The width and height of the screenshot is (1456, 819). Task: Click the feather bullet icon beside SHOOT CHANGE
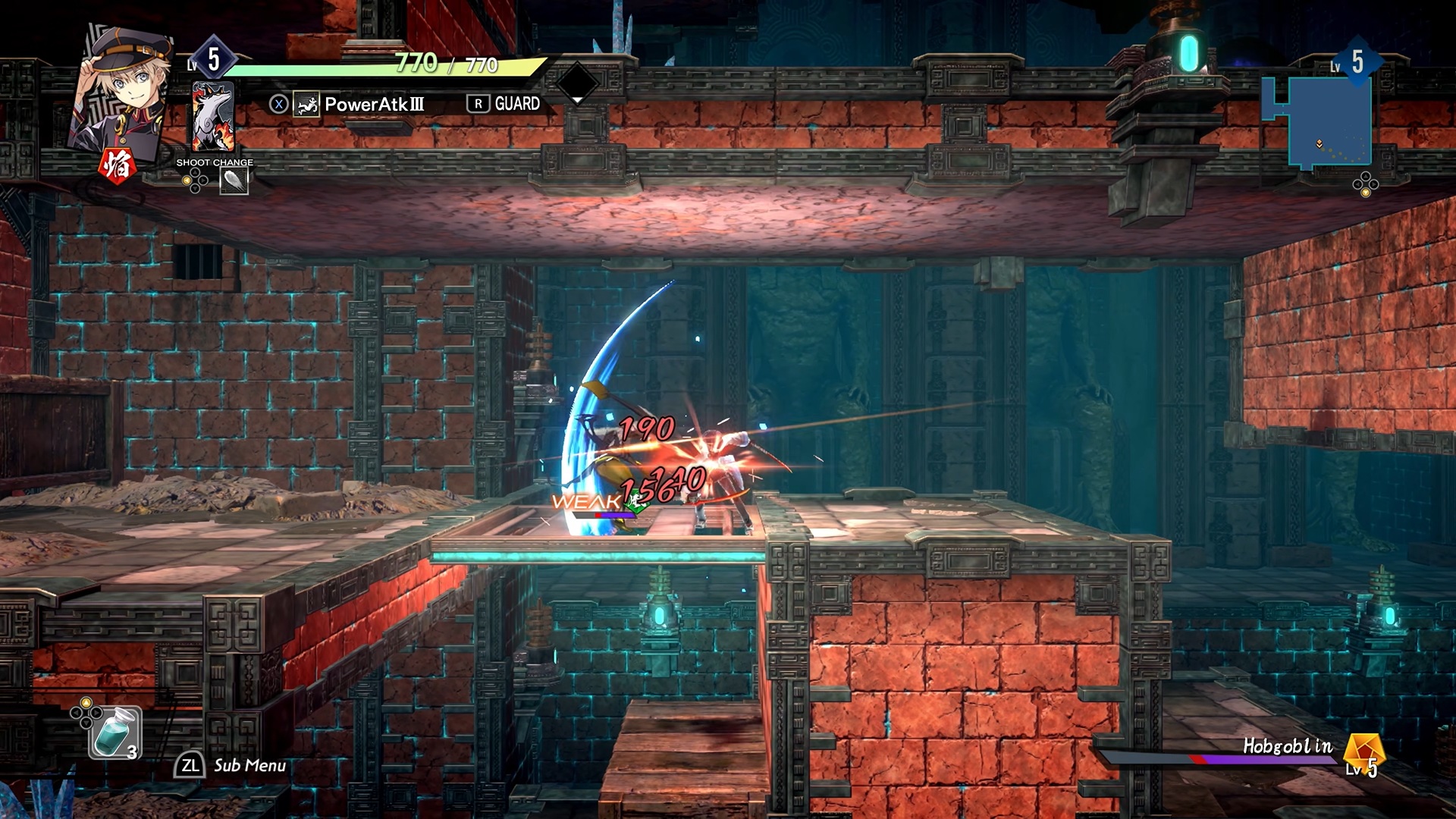click(x=234, y=180)
